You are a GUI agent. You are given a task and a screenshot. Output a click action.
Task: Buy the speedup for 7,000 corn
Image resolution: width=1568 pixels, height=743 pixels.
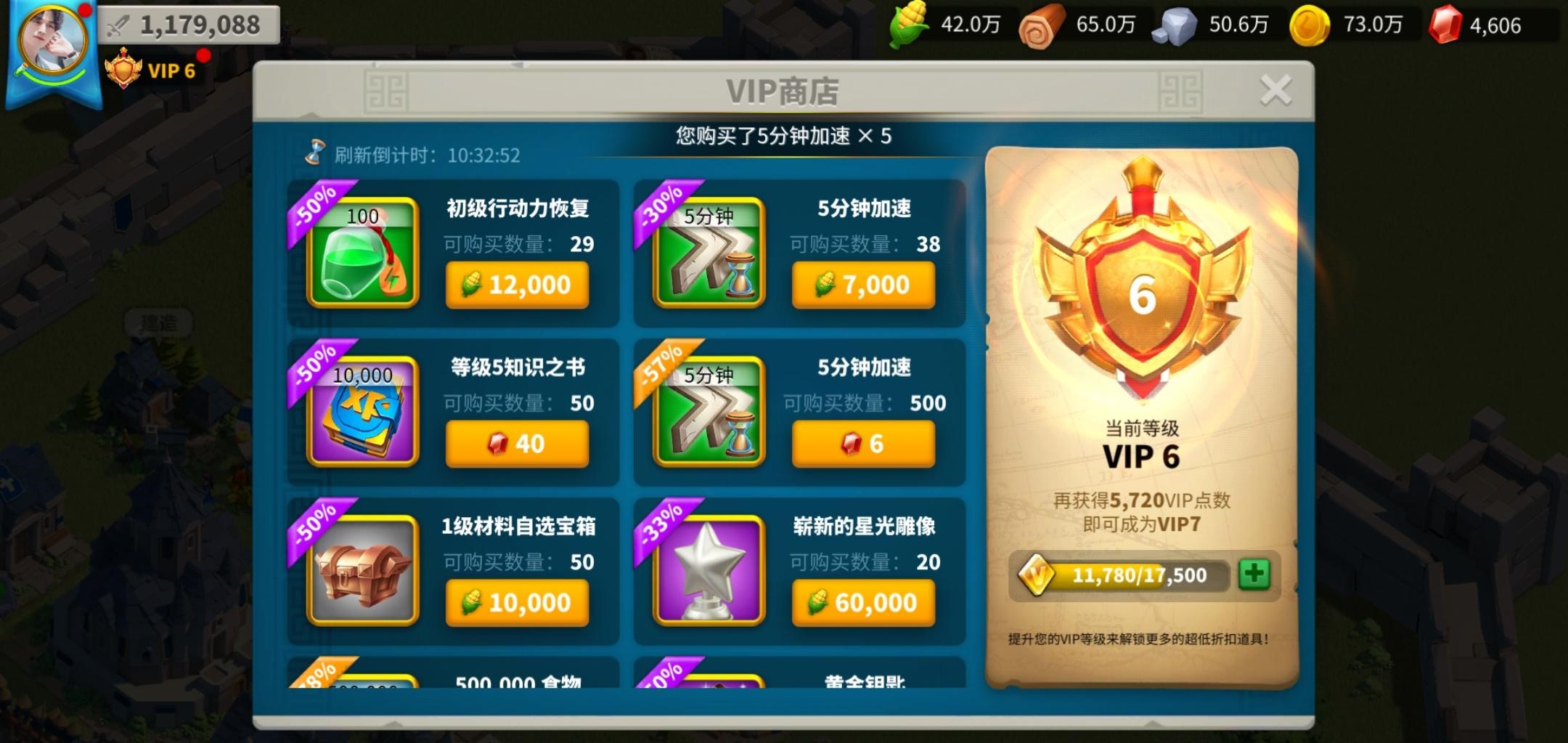(x=863, y=285)
